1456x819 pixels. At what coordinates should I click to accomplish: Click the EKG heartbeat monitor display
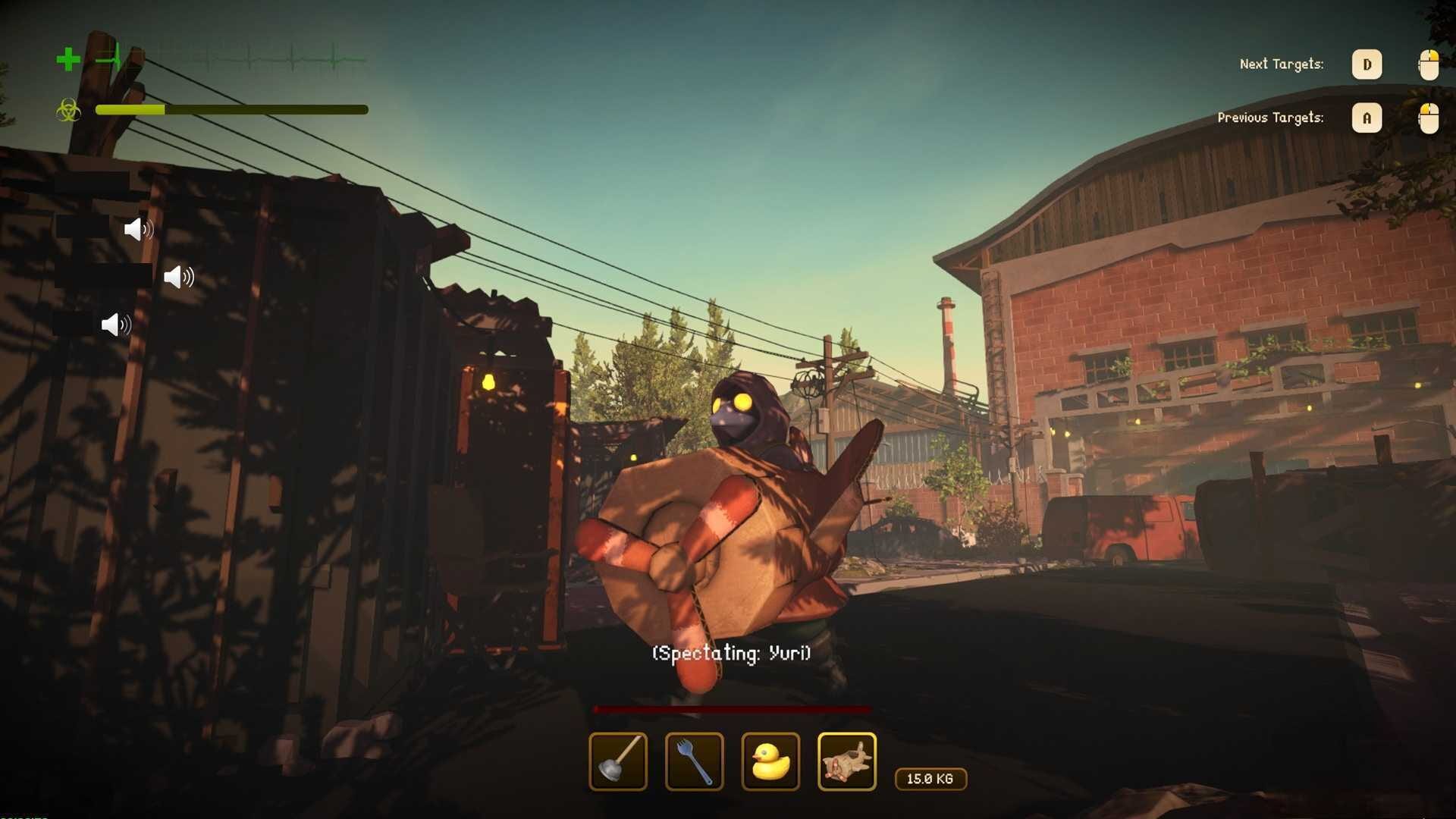click(227, 57)
